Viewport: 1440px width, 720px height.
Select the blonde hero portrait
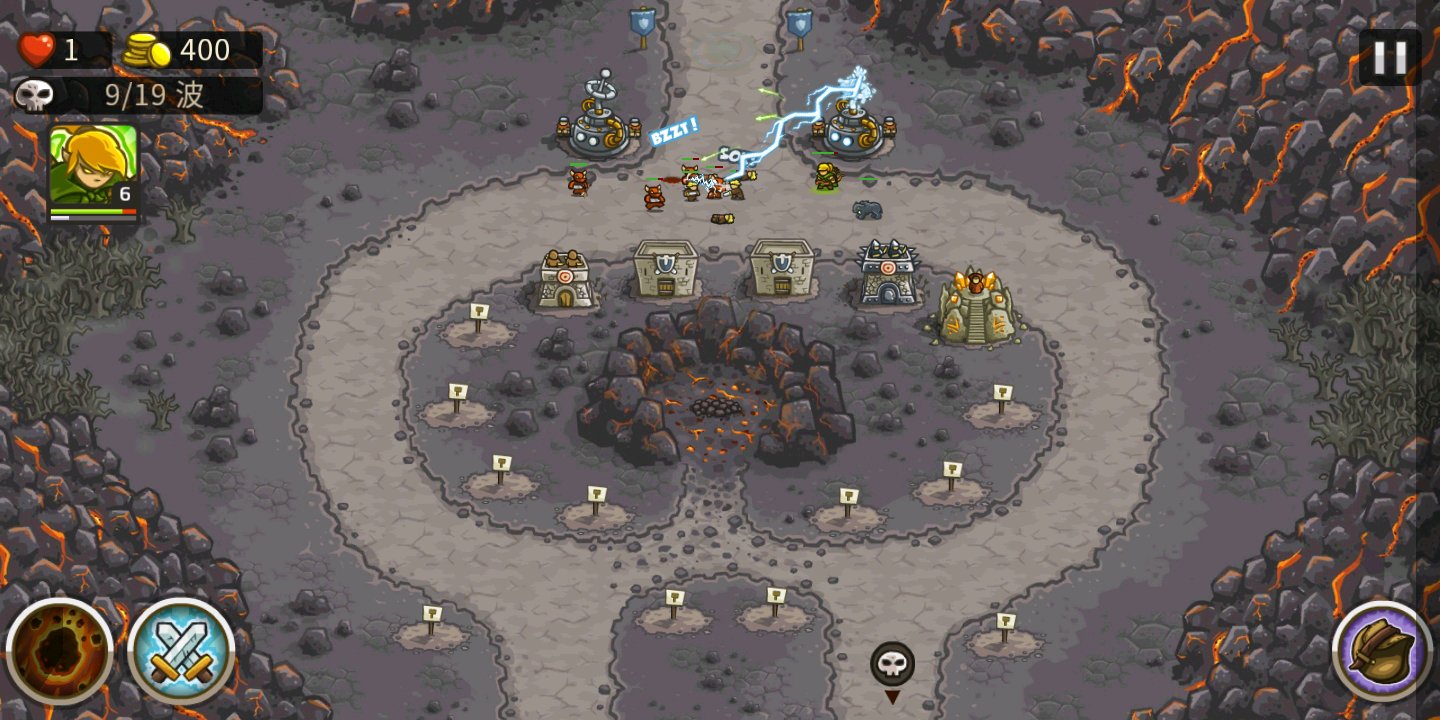click(x=93, y=166)
